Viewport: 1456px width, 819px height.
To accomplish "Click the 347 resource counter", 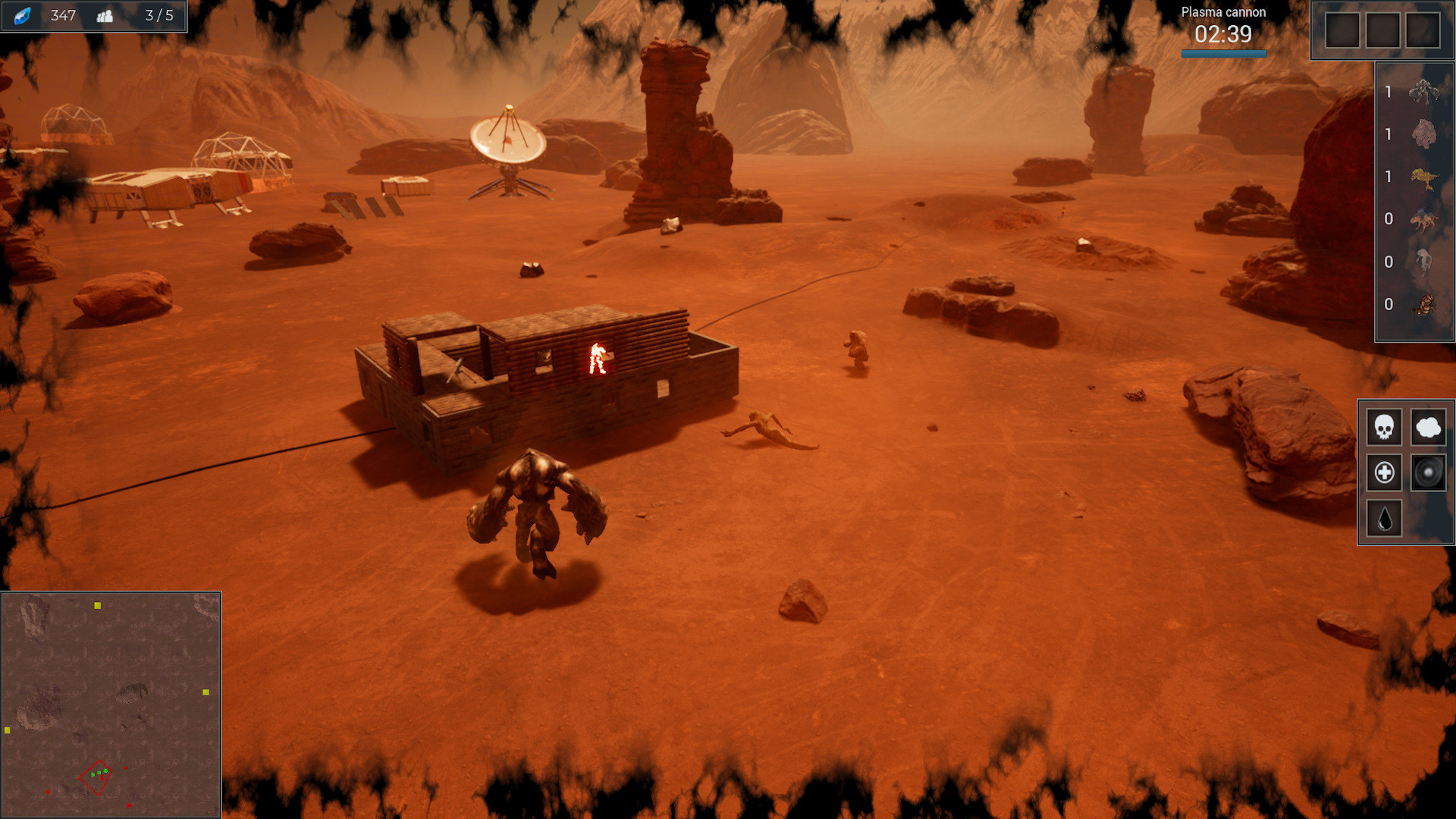I will click(x=64, y=15).
